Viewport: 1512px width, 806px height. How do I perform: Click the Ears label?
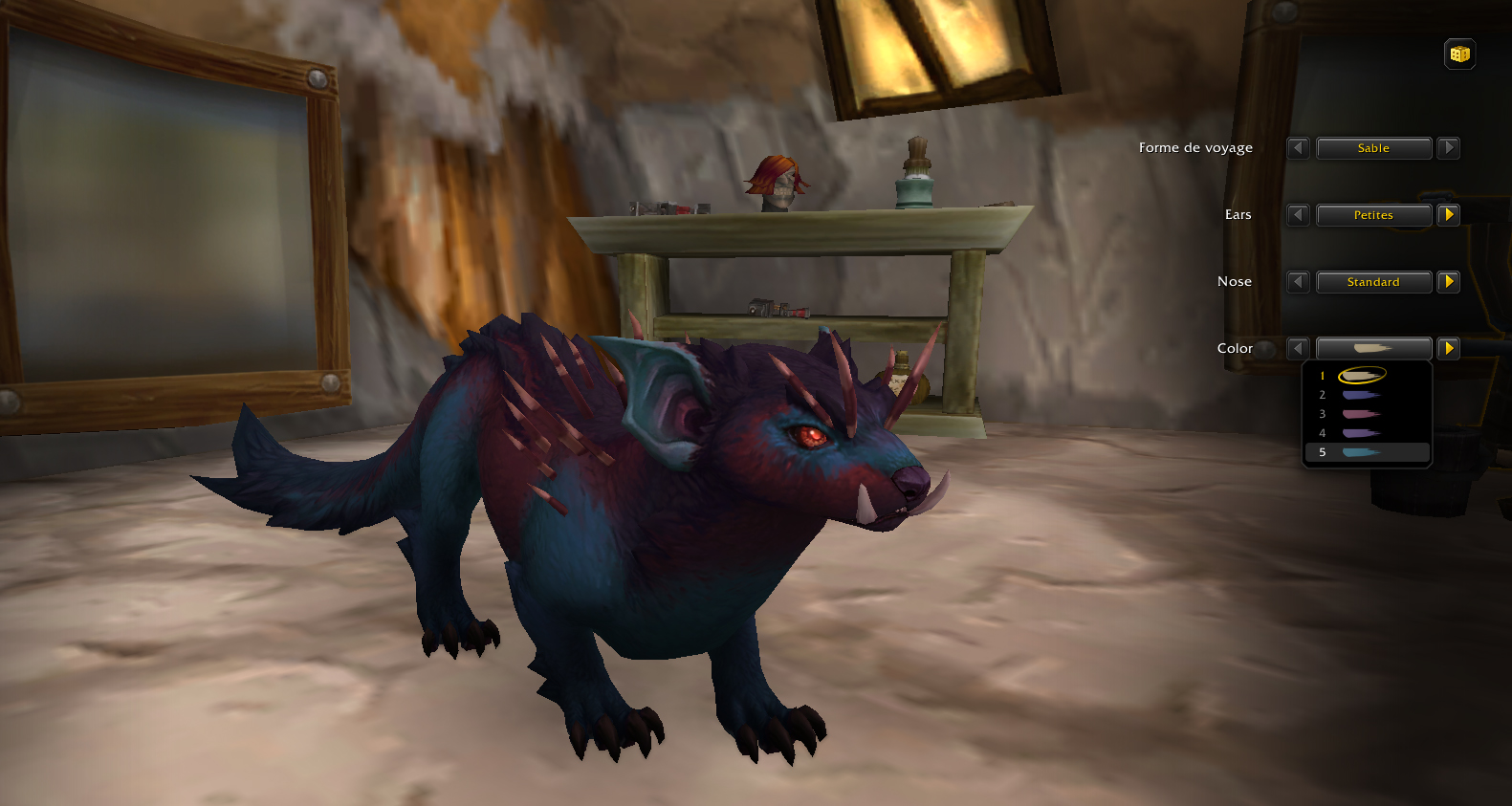1238,215
